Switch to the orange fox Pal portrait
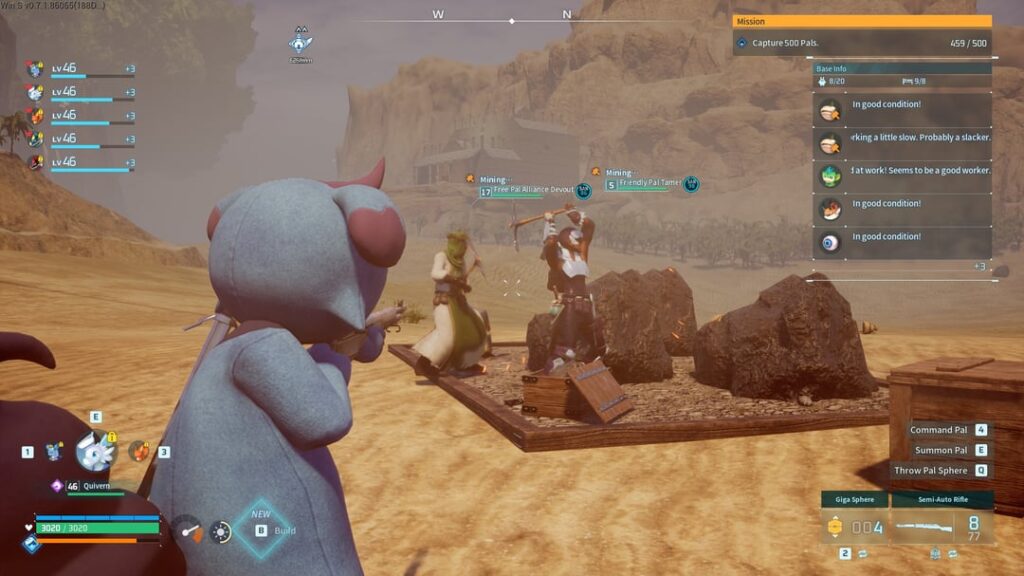Image resolution: width=1024 pixels, height=576 pixels. click(x=138, y=451)
